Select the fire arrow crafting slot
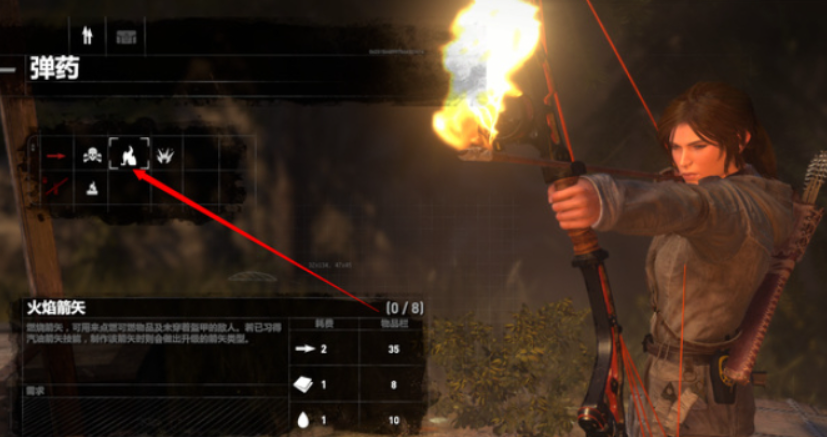 pos(129,155)
